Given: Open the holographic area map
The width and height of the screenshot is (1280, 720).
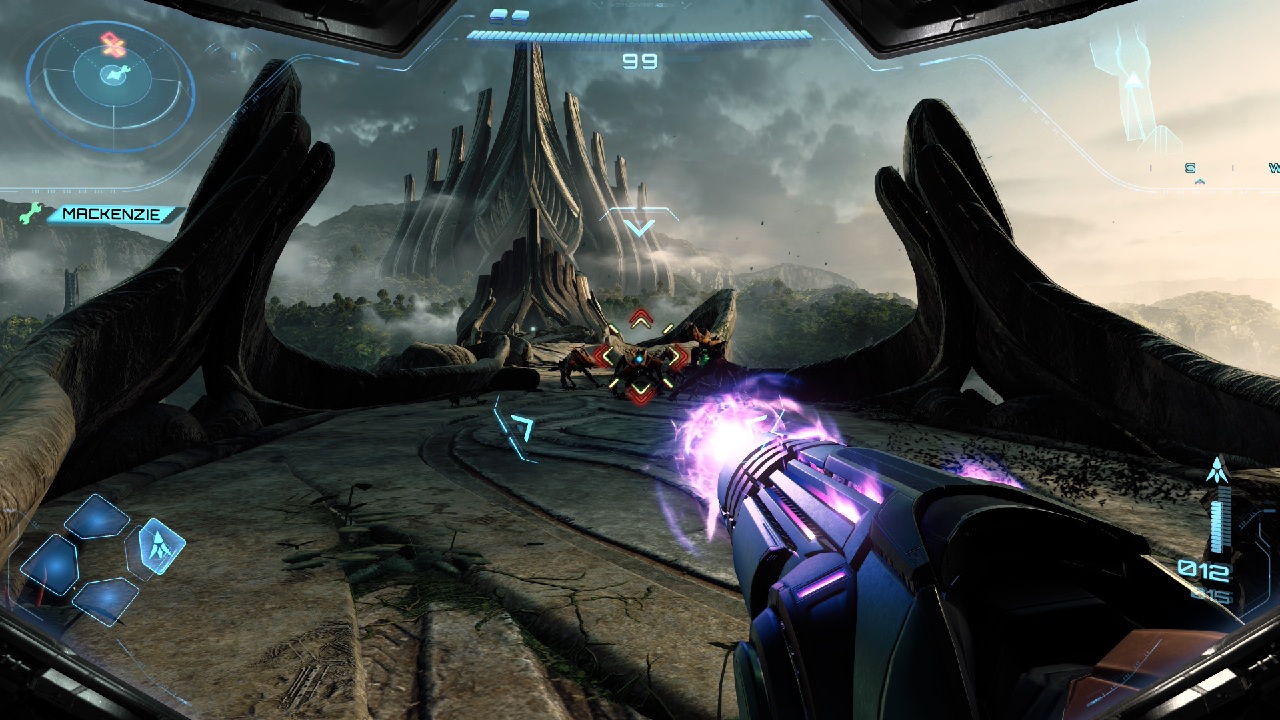Looking at the screenshot, I should point(1136,85).
